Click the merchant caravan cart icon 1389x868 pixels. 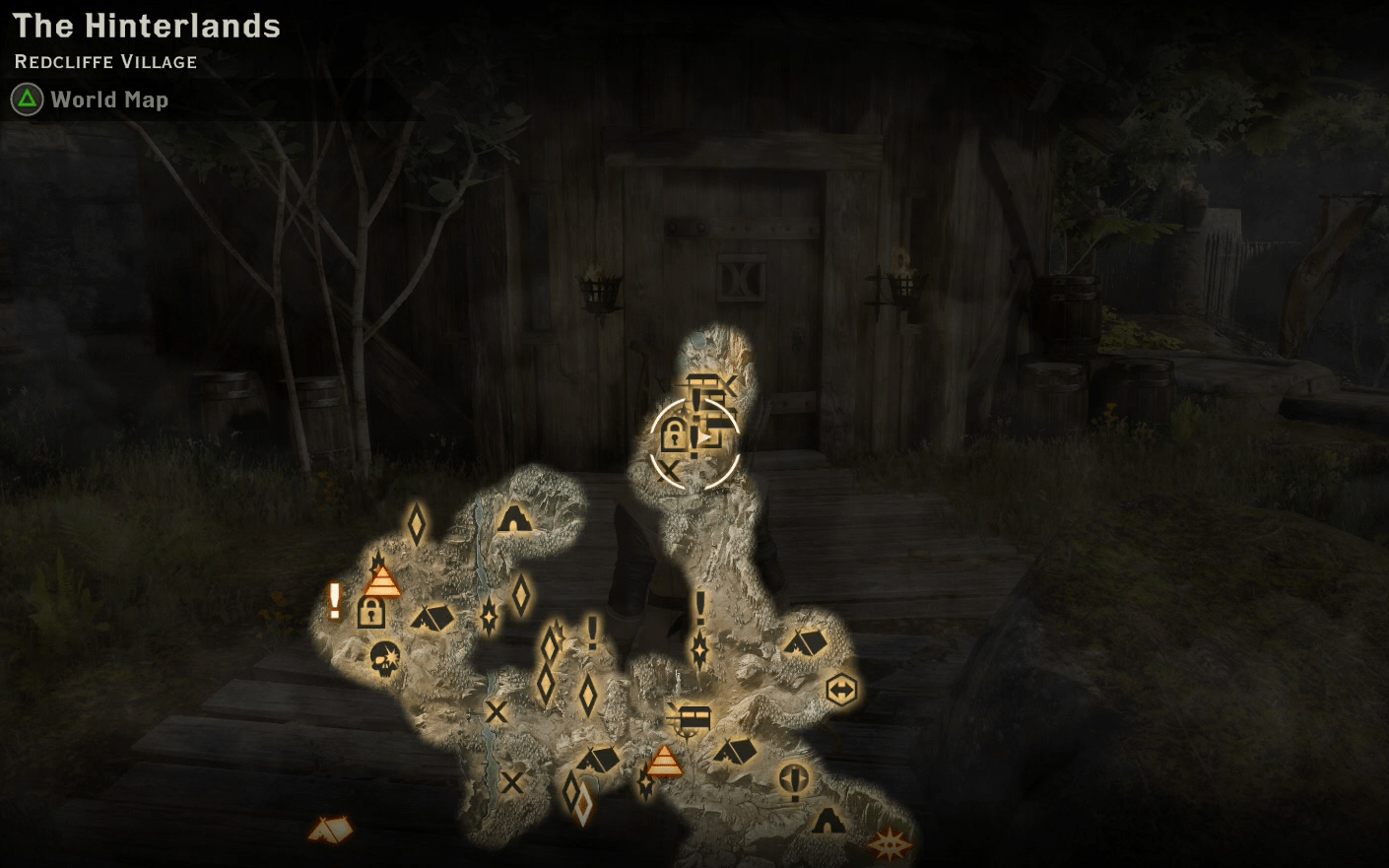[694, 718]
